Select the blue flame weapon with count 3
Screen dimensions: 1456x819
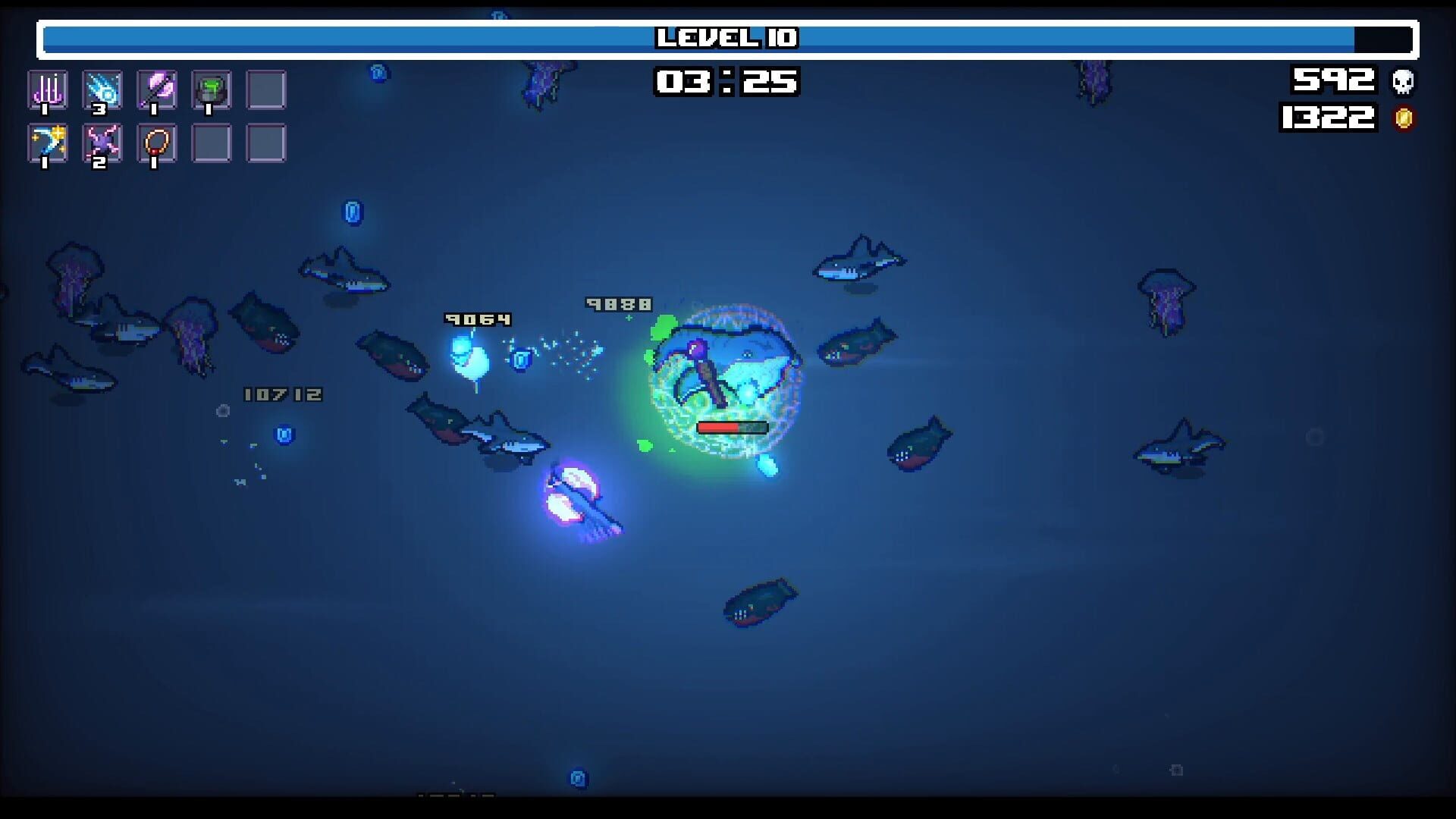(x=102, y=89)
